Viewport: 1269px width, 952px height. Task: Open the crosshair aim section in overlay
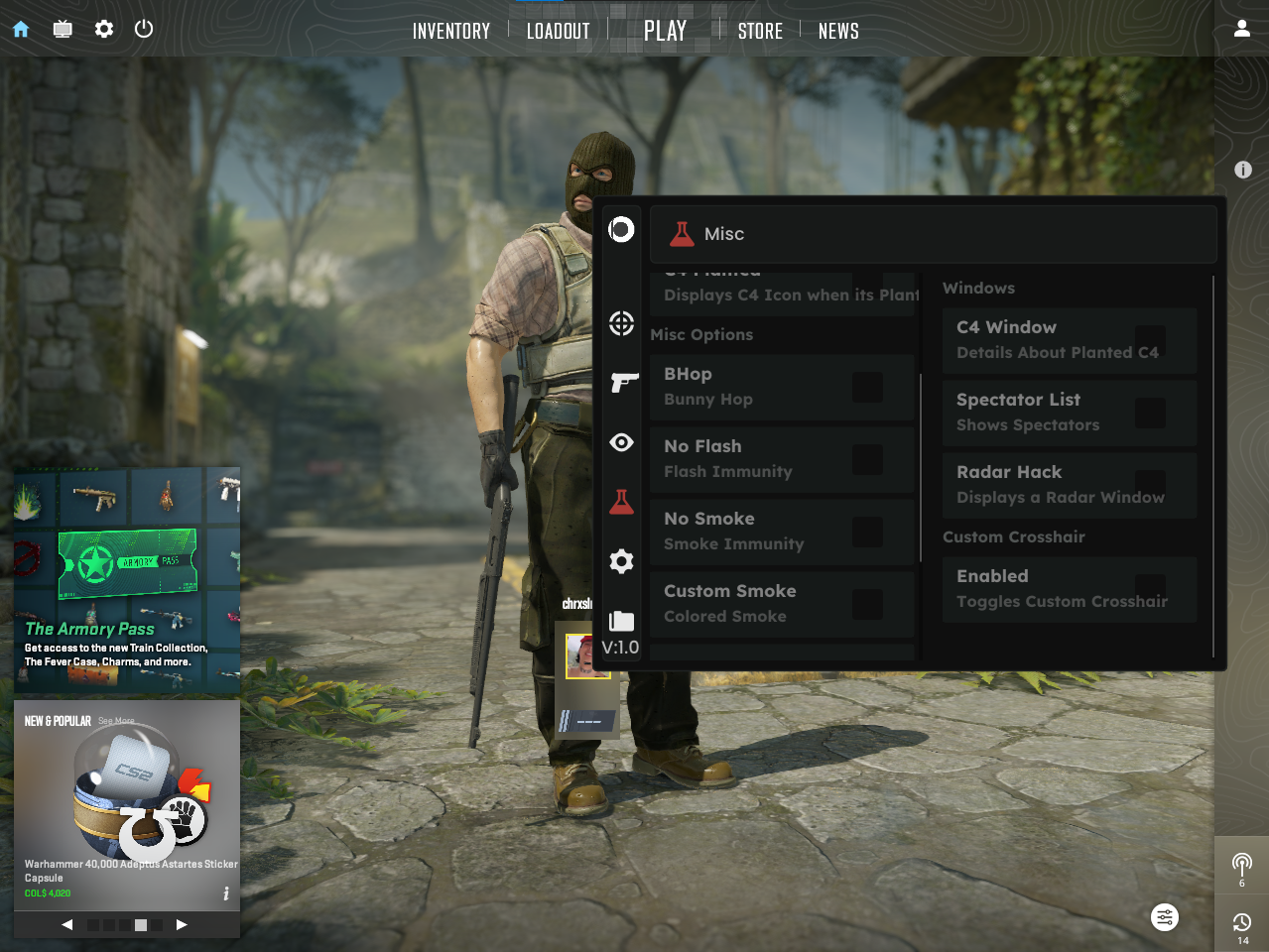pos(621,323)
